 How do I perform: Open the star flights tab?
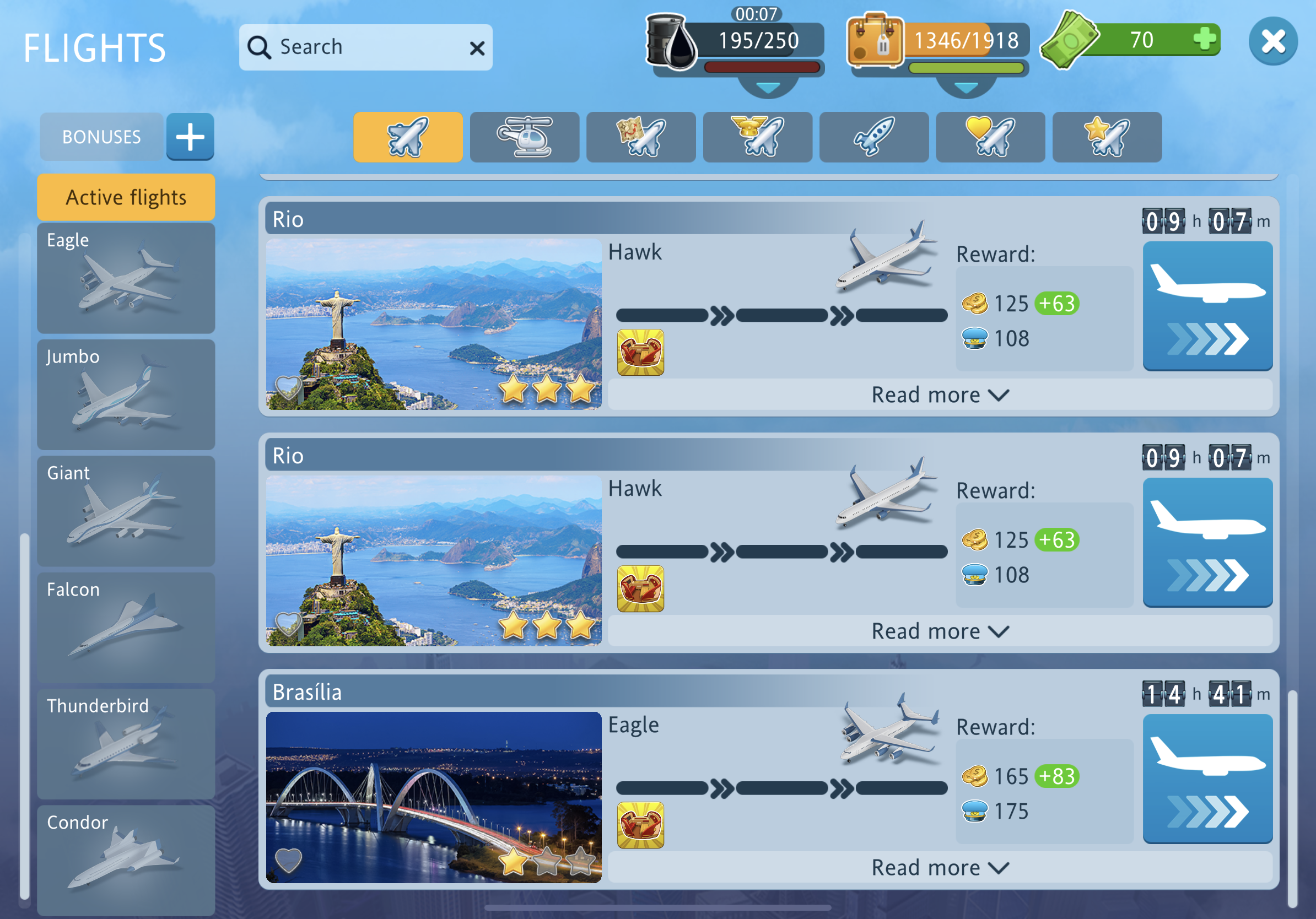tap(1107, 137)
